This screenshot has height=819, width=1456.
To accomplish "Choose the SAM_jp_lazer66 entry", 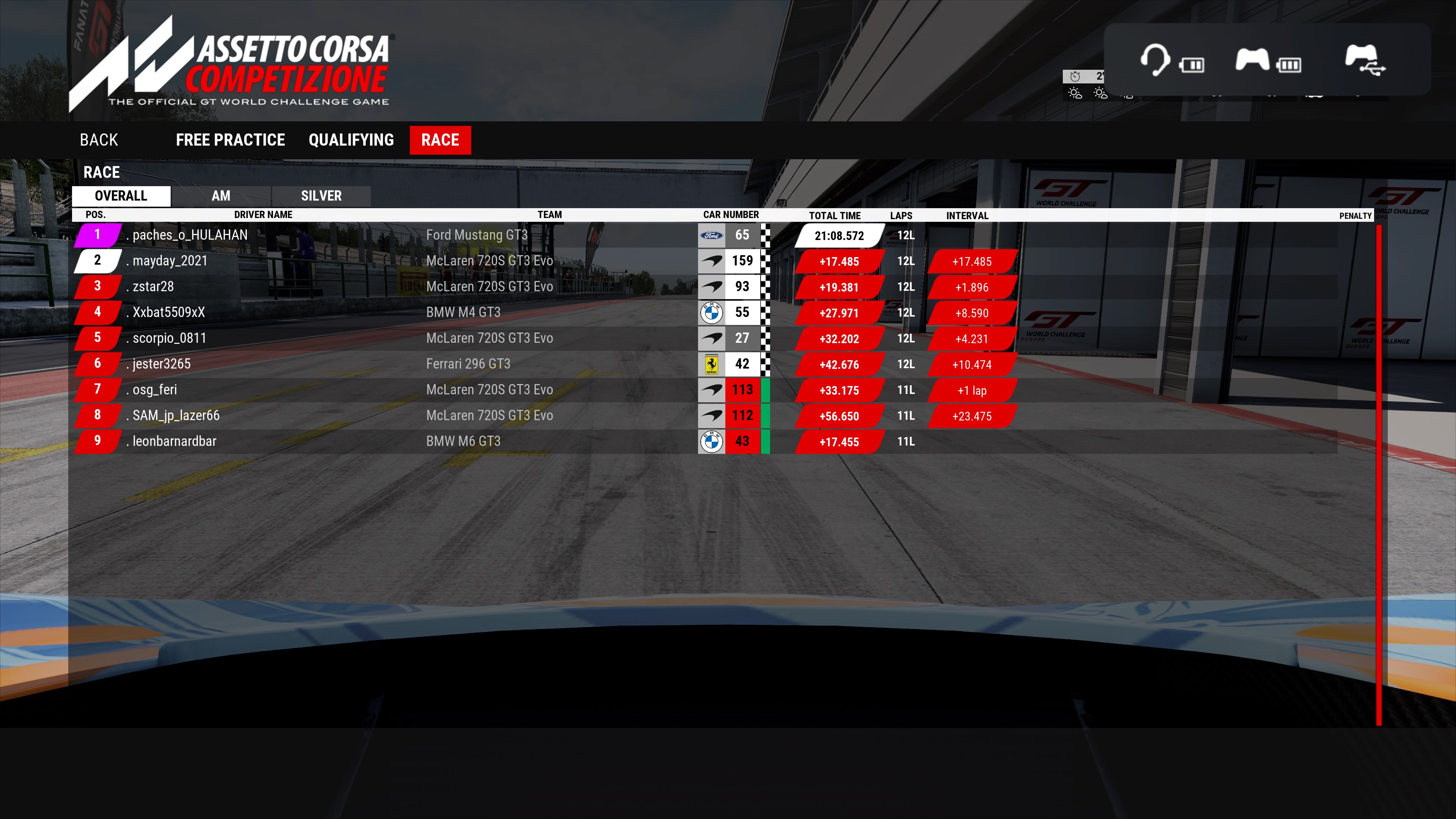I will click(x=176, y=416).
